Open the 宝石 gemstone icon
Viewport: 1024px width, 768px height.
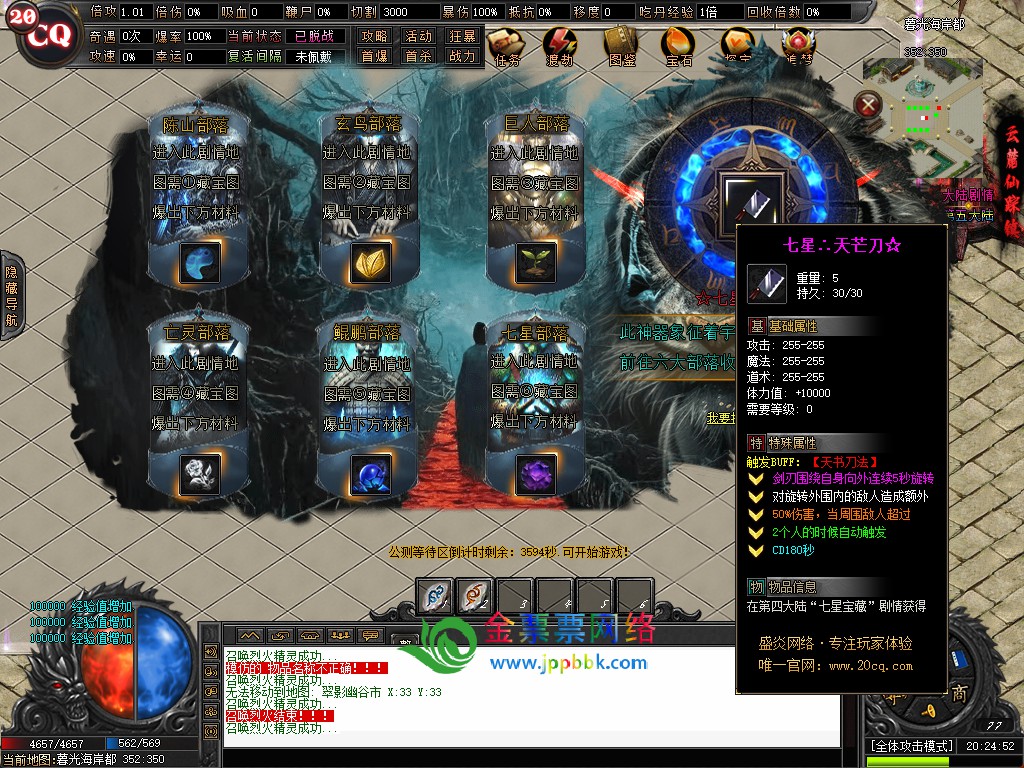click(x=679, y=46)
